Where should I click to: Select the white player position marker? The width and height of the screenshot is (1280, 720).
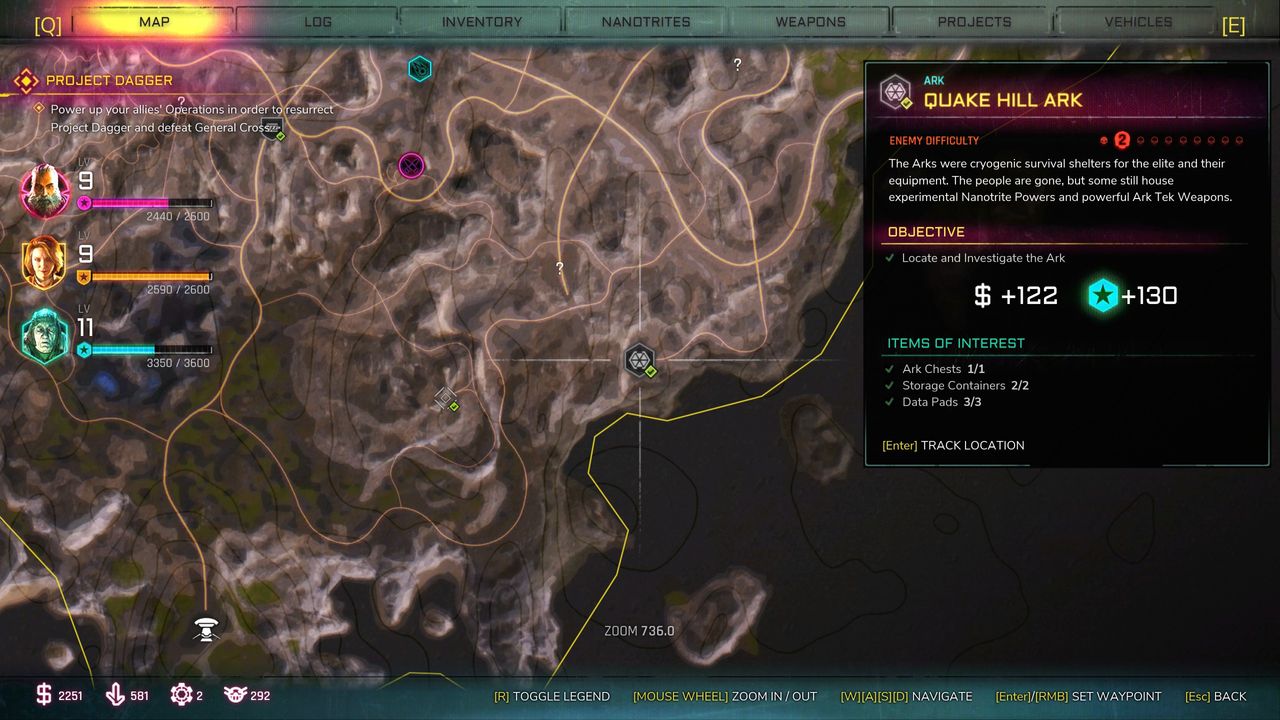click(206, 629)
